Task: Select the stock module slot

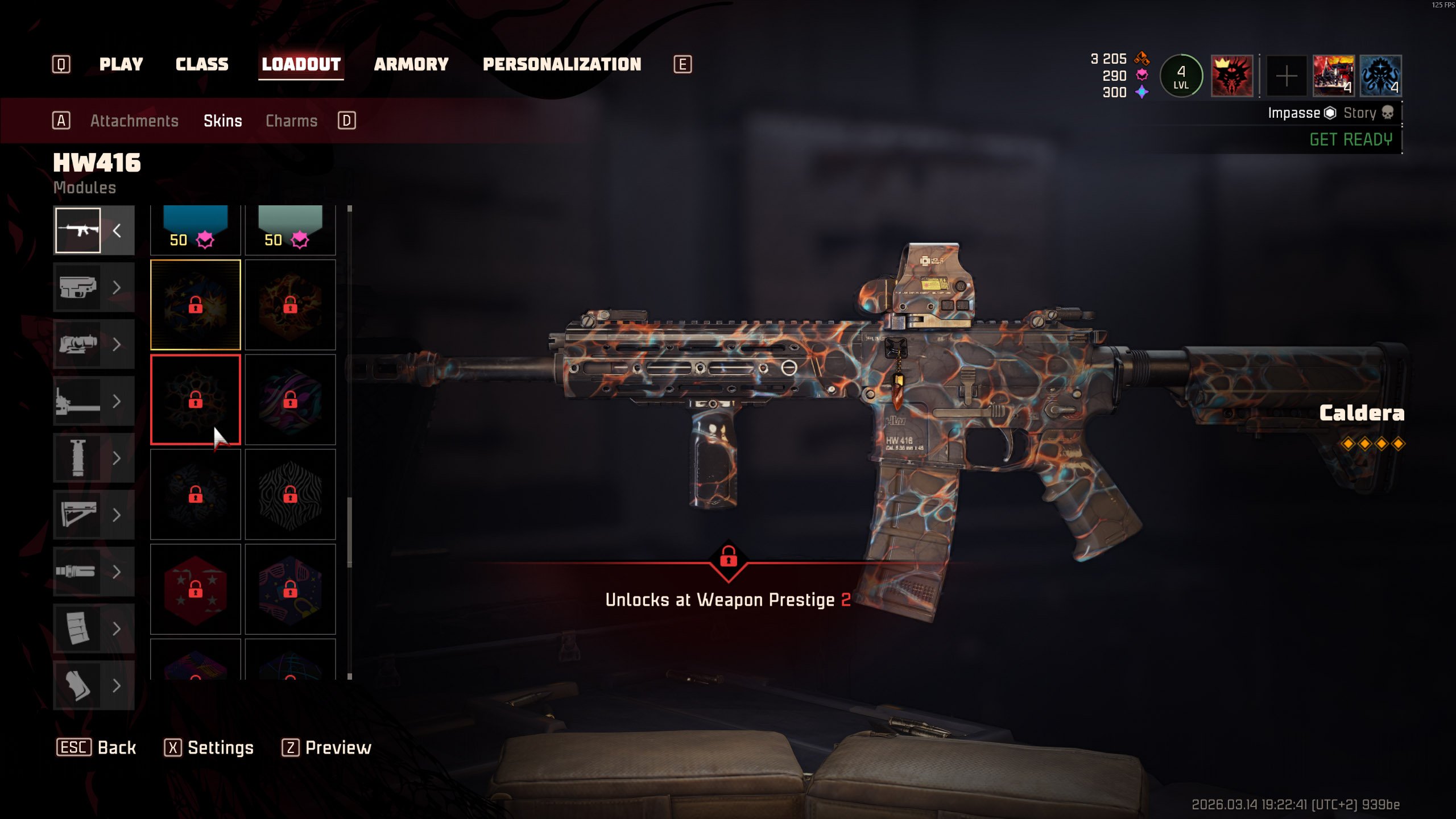Action: click(78, 515)
